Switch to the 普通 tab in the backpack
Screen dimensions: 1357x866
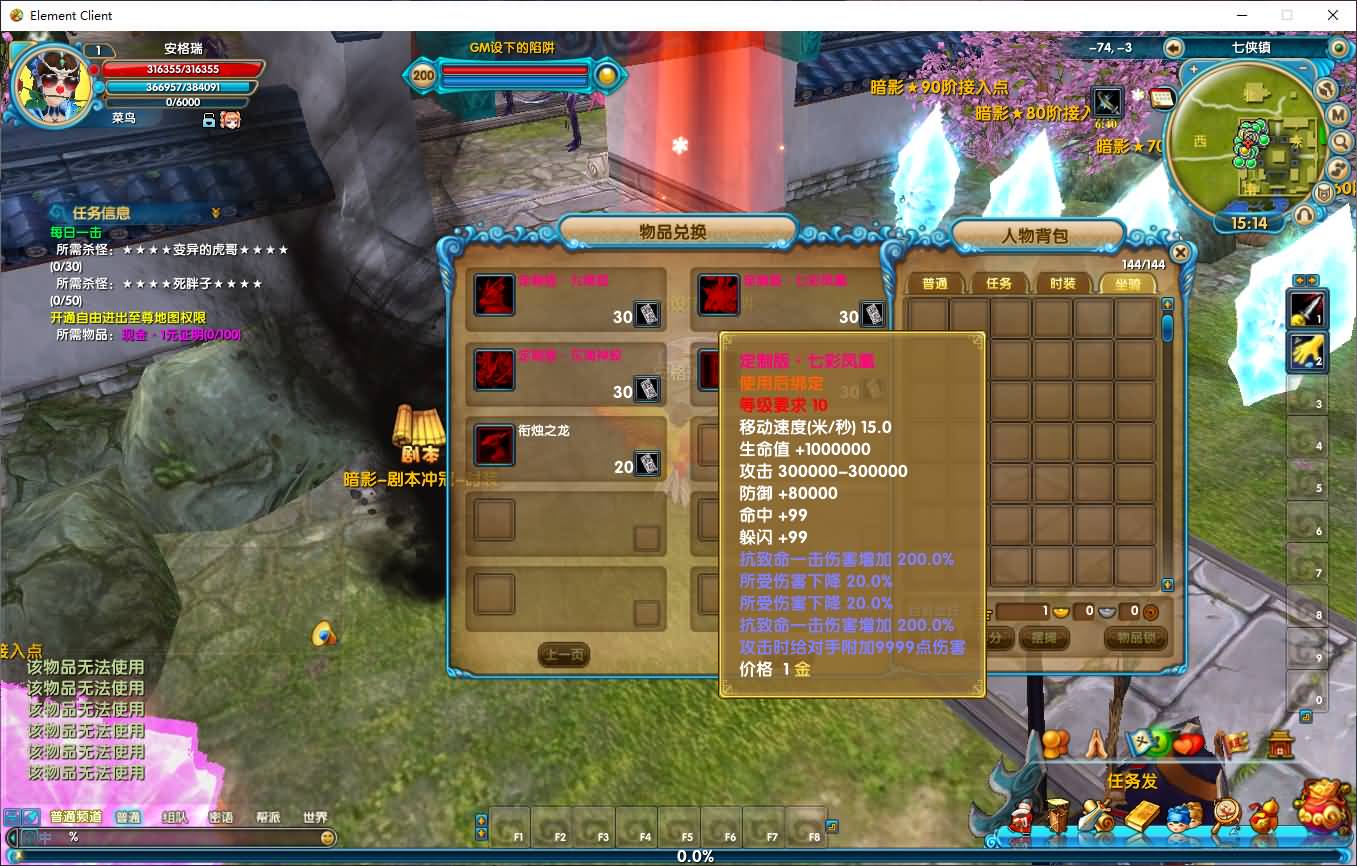(935, 283)
